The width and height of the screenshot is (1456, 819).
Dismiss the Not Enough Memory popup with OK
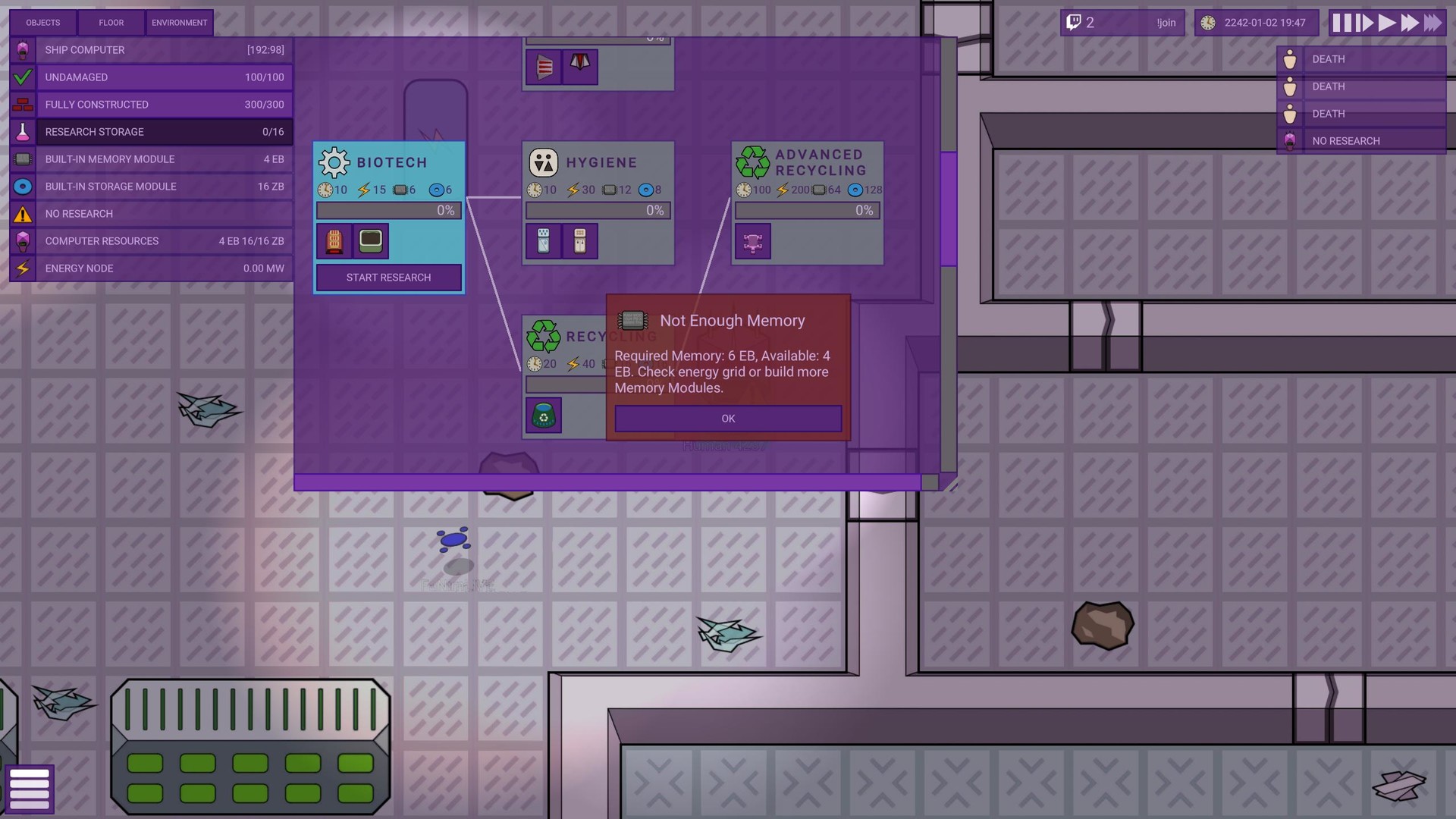728,419
